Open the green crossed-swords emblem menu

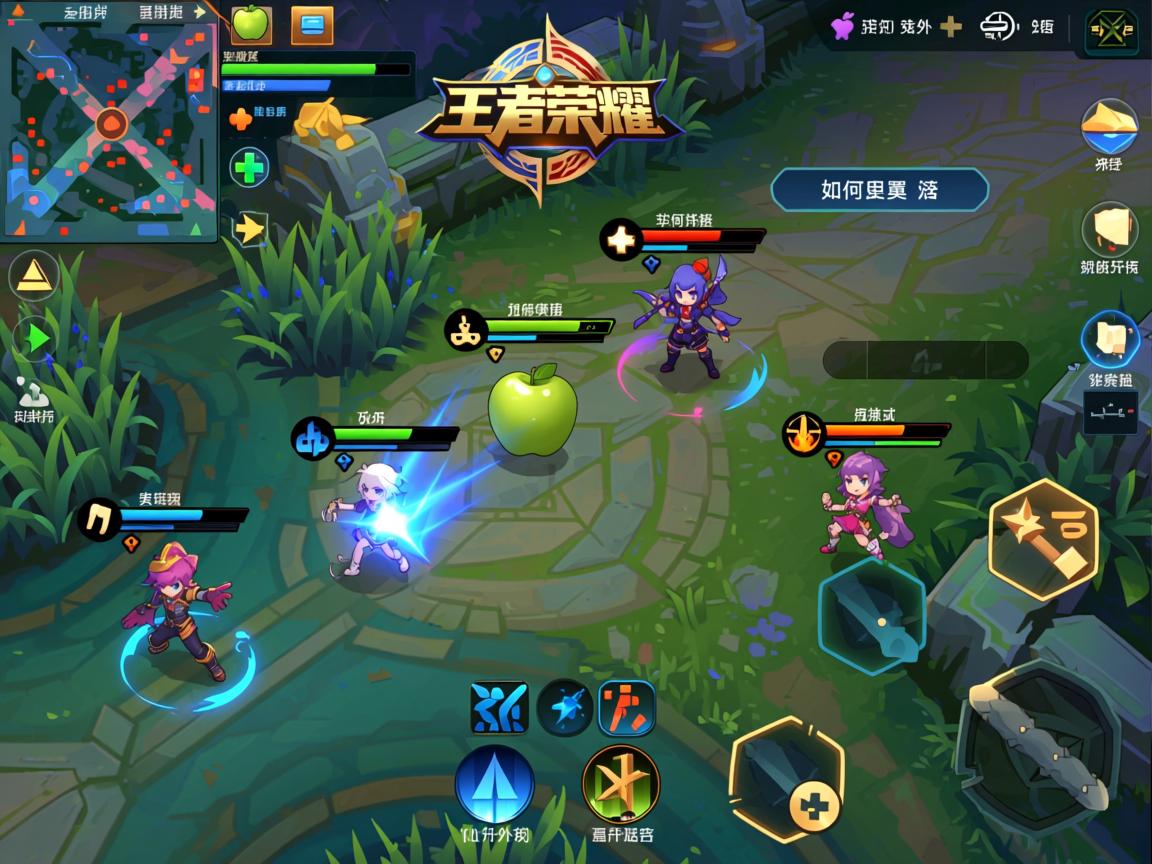pos(1111,32)
